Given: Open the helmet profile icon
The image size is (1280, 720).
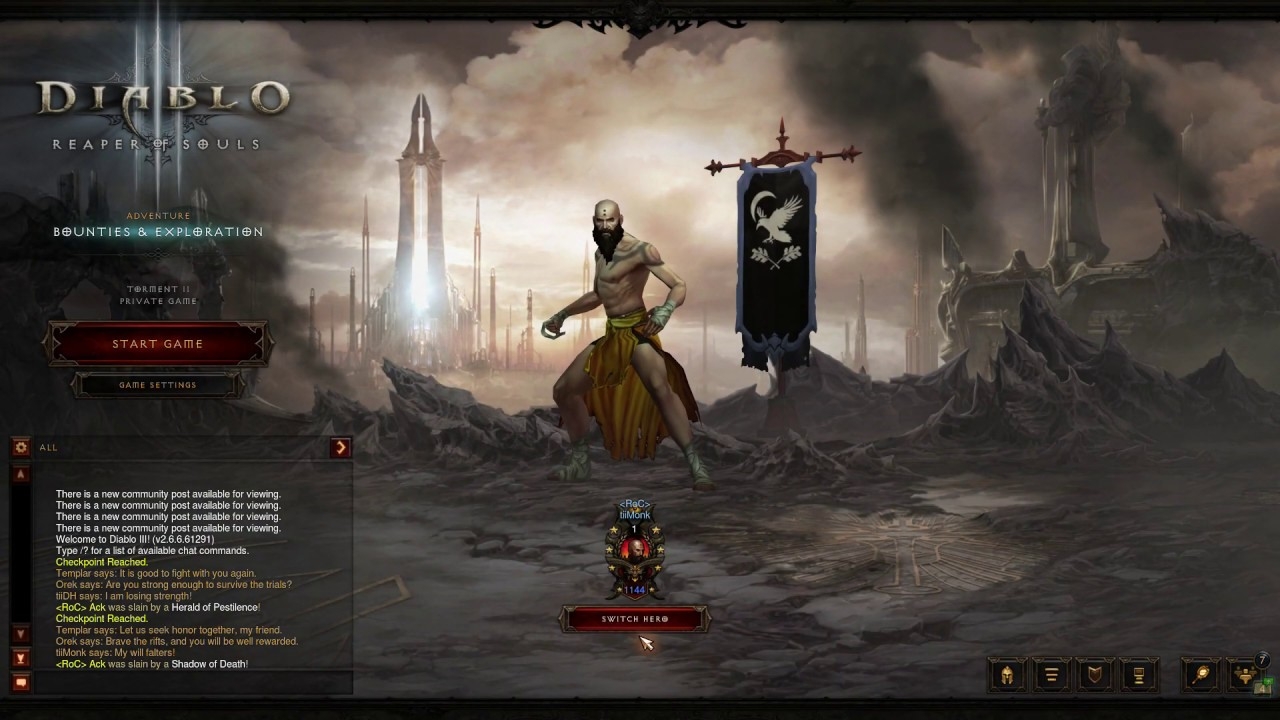Looking at the screenshot, I should tap(1007, 675).
